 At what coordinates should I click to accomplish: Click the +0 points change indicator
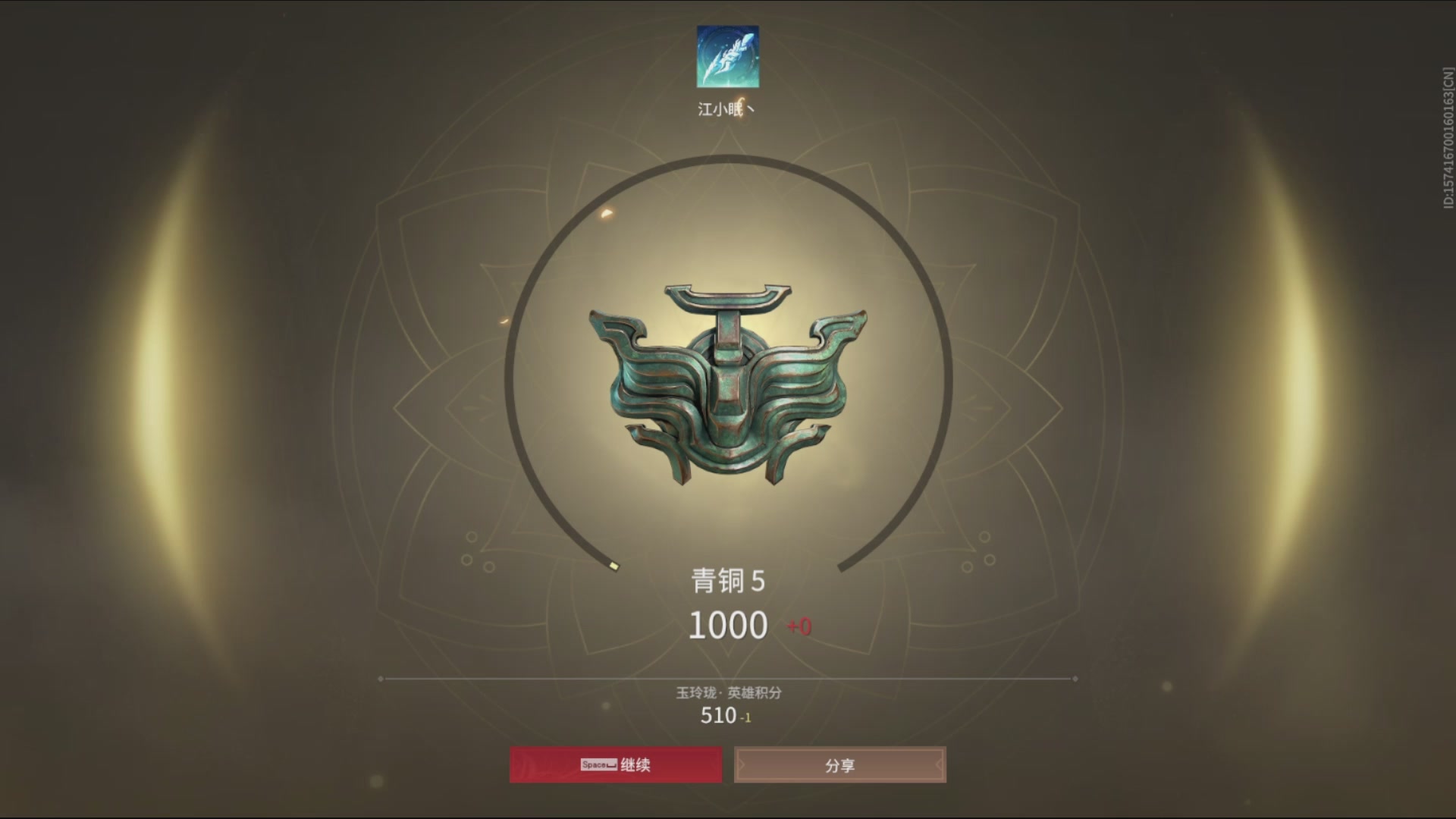pyautogui.click(x=797, y=626)
